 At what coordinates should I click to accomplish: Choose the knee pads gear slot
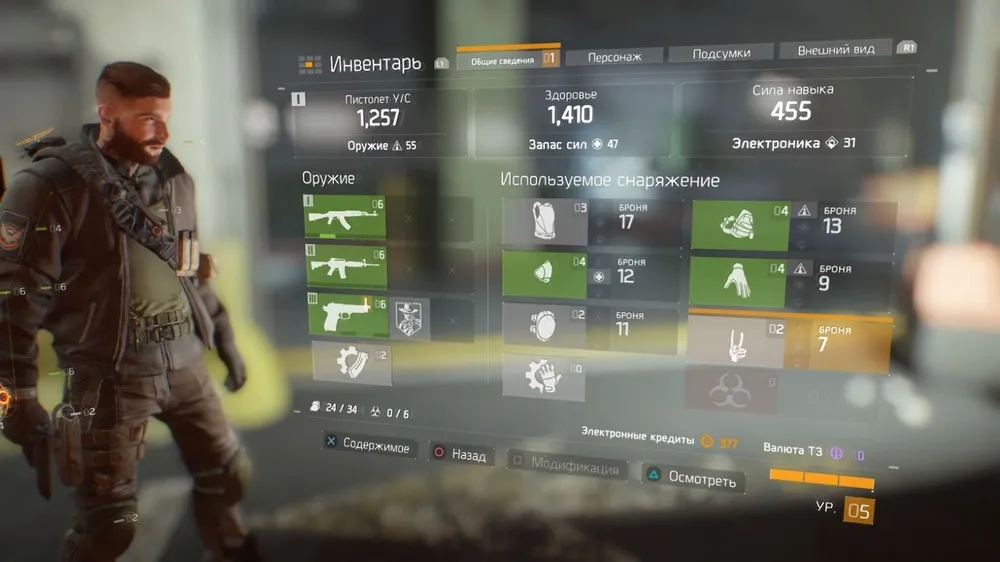545,326
